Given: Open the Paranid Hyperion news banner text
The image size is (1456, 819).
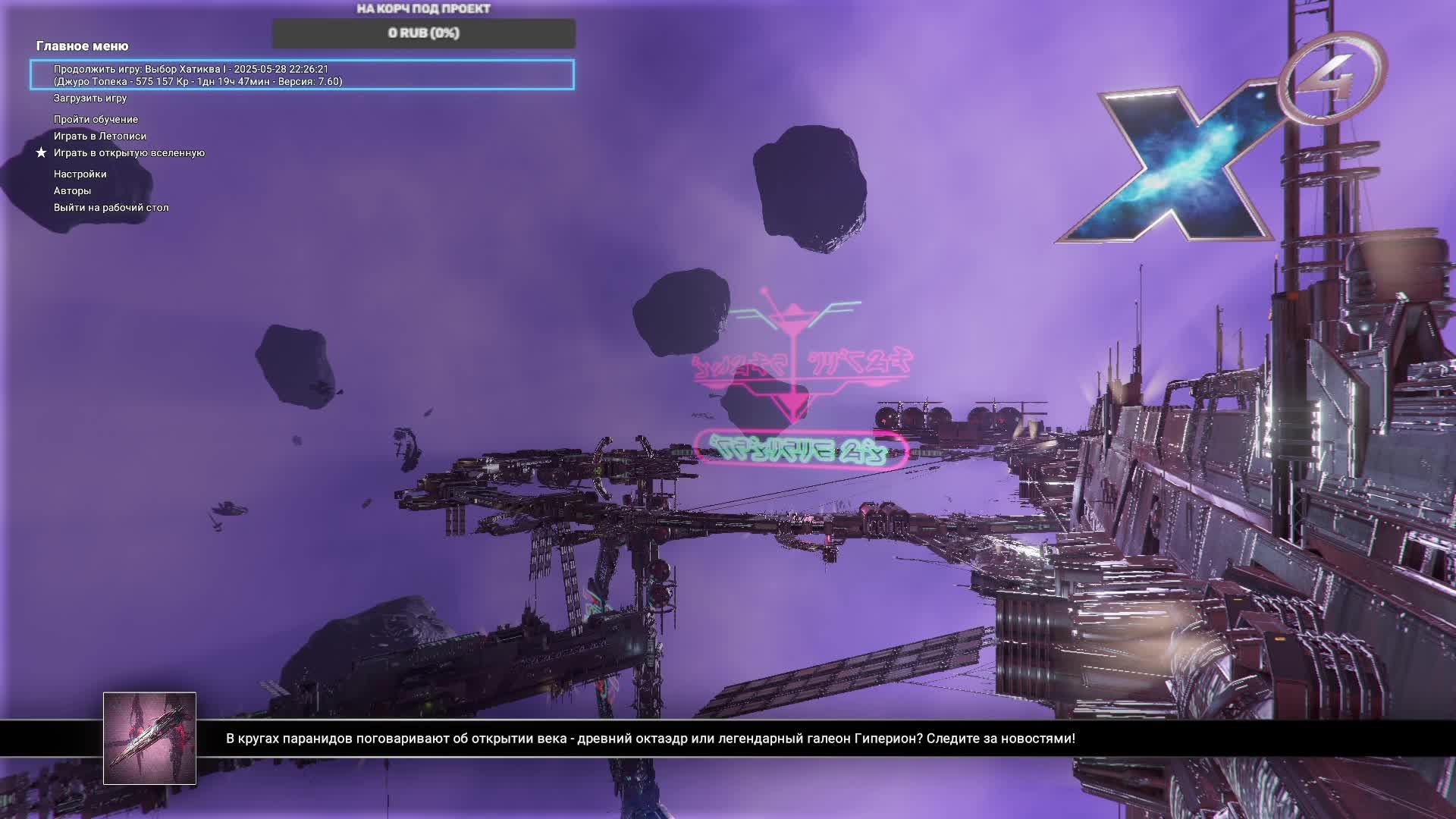Looking at the screenshot, I should tap(650, 739).
